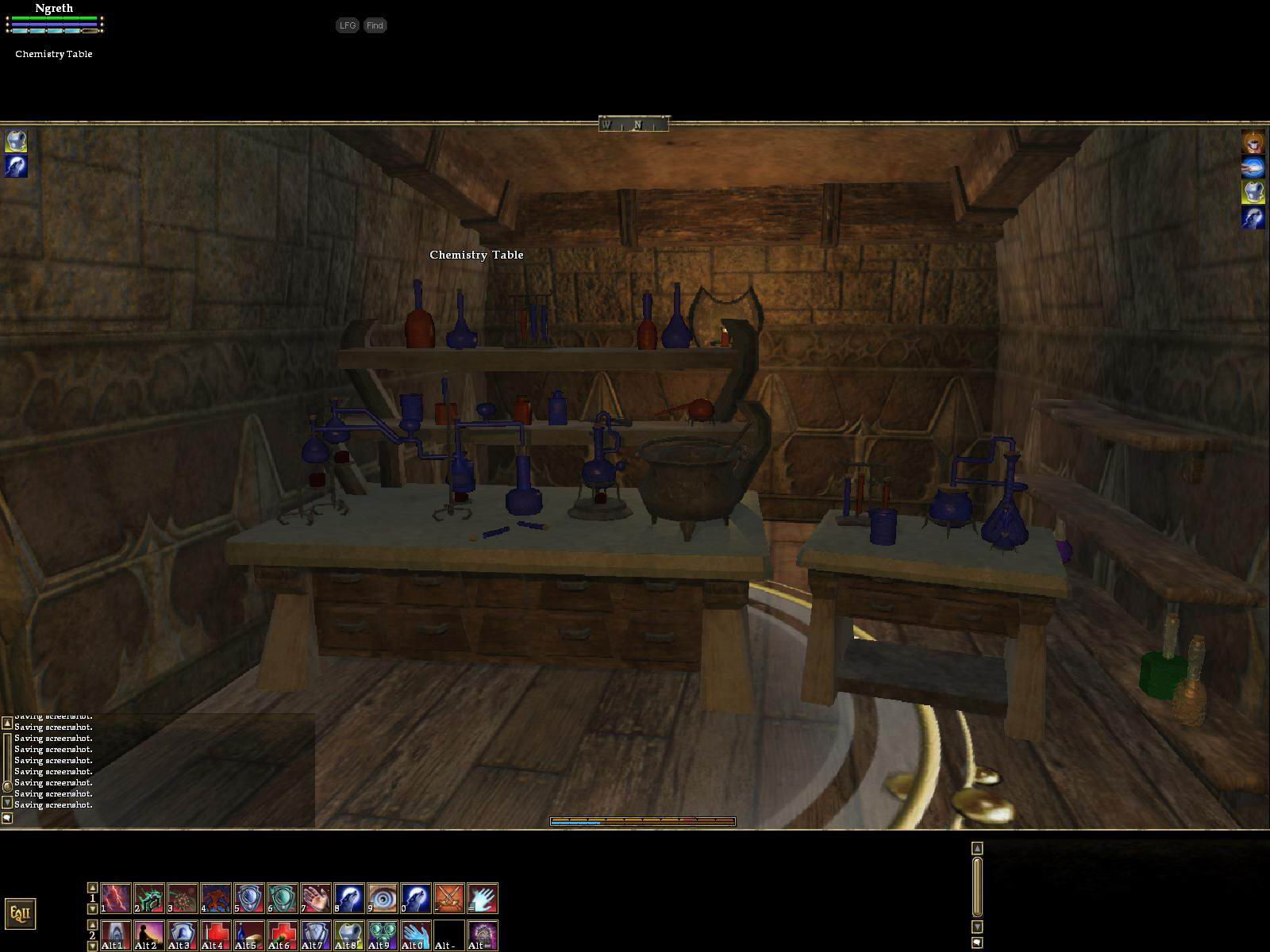Trigger the open hand ability in slot 7
1270x952 pixels.
[x=316, y=898]
